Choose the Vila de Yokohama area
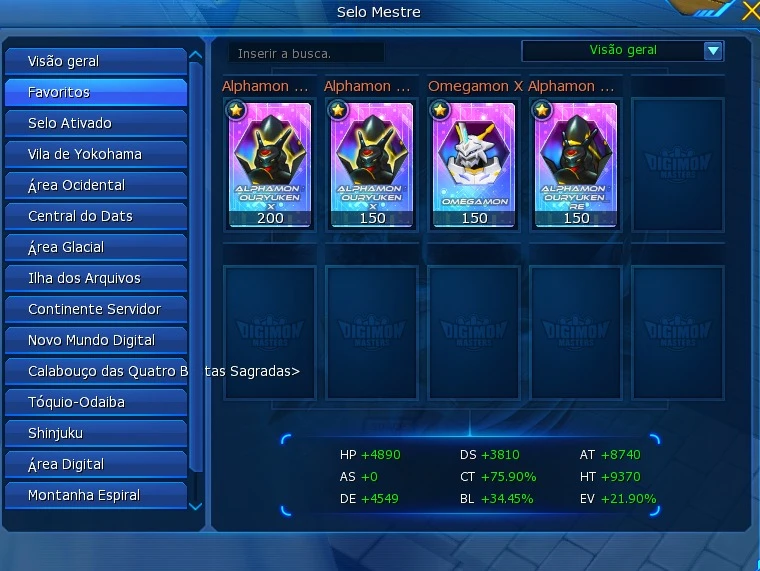The width and height of the screenshot is (760, 571). [x=95, y=154]
